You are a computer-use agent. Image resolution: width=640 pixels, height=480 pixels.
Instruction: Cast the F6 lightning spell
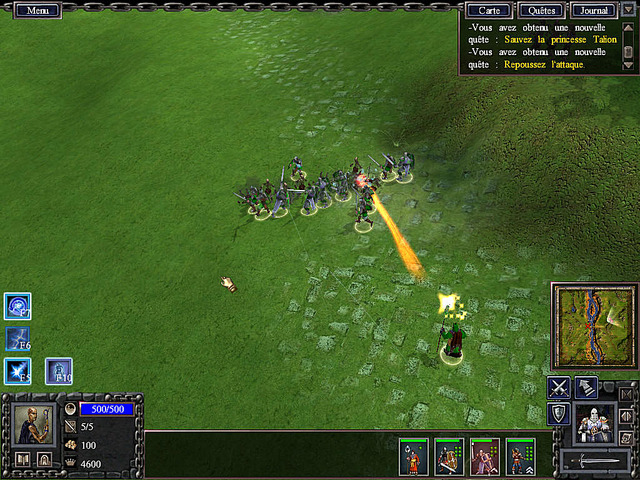tap(18, 339)
